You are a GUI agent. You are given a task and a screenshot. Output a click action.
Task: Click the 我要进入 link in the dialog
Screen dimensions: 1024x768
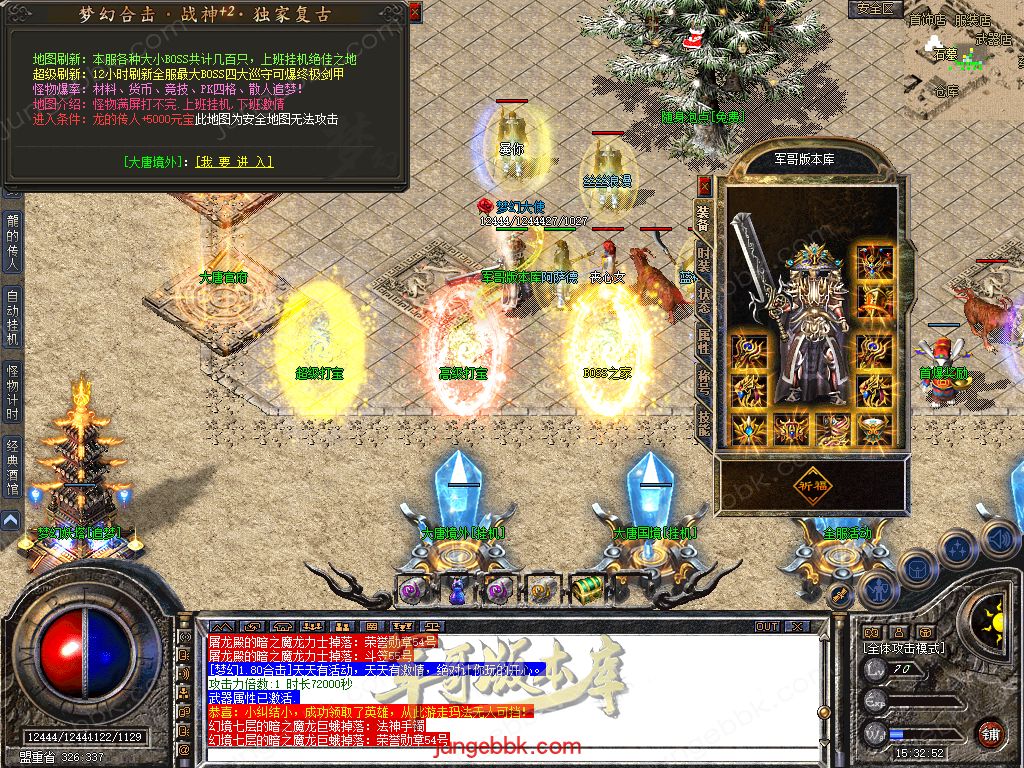coord(234,162)
